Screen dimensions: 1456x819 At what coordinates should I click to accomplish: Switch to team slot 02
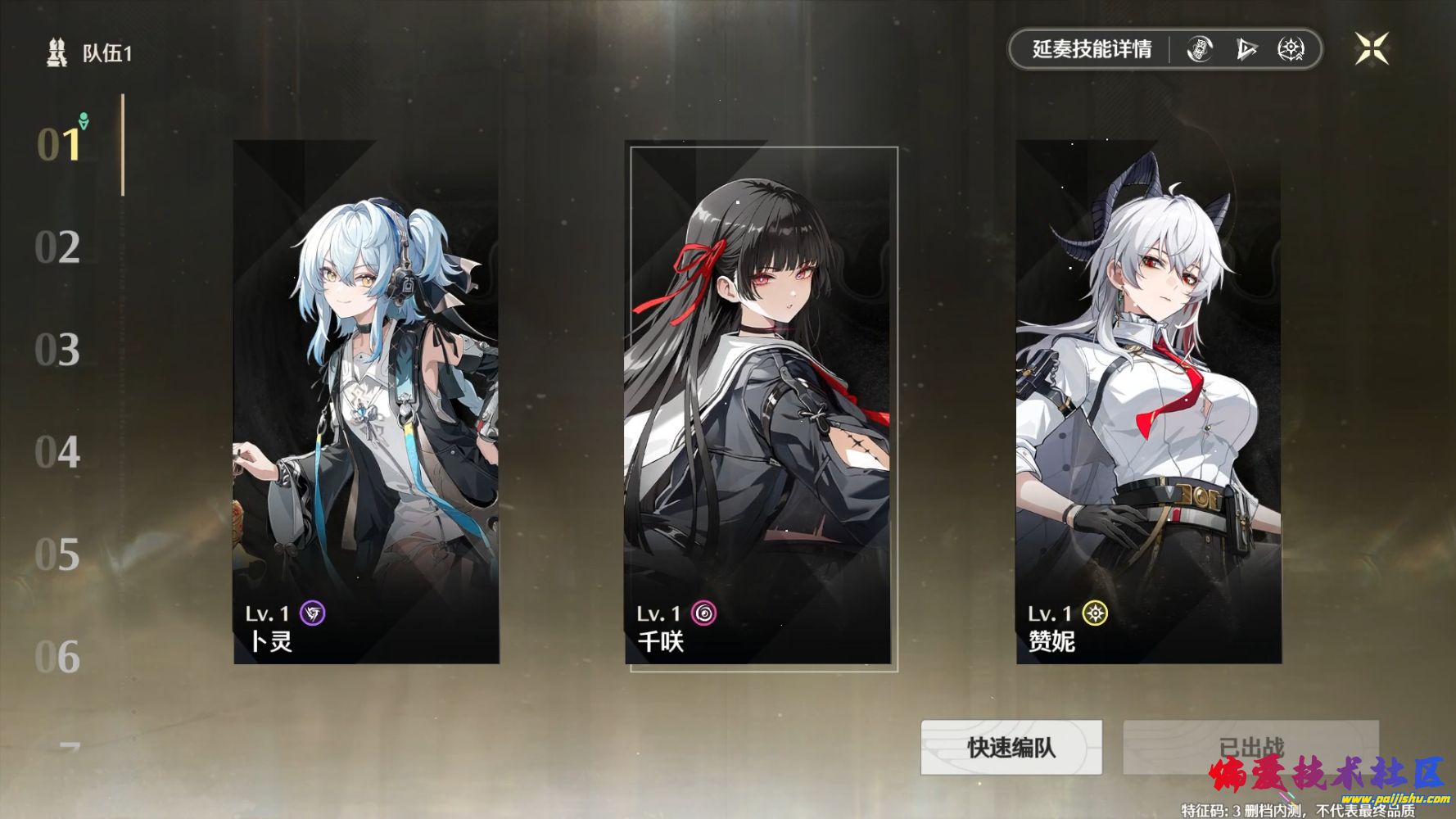pyautogui.click(x=57, y=247)
